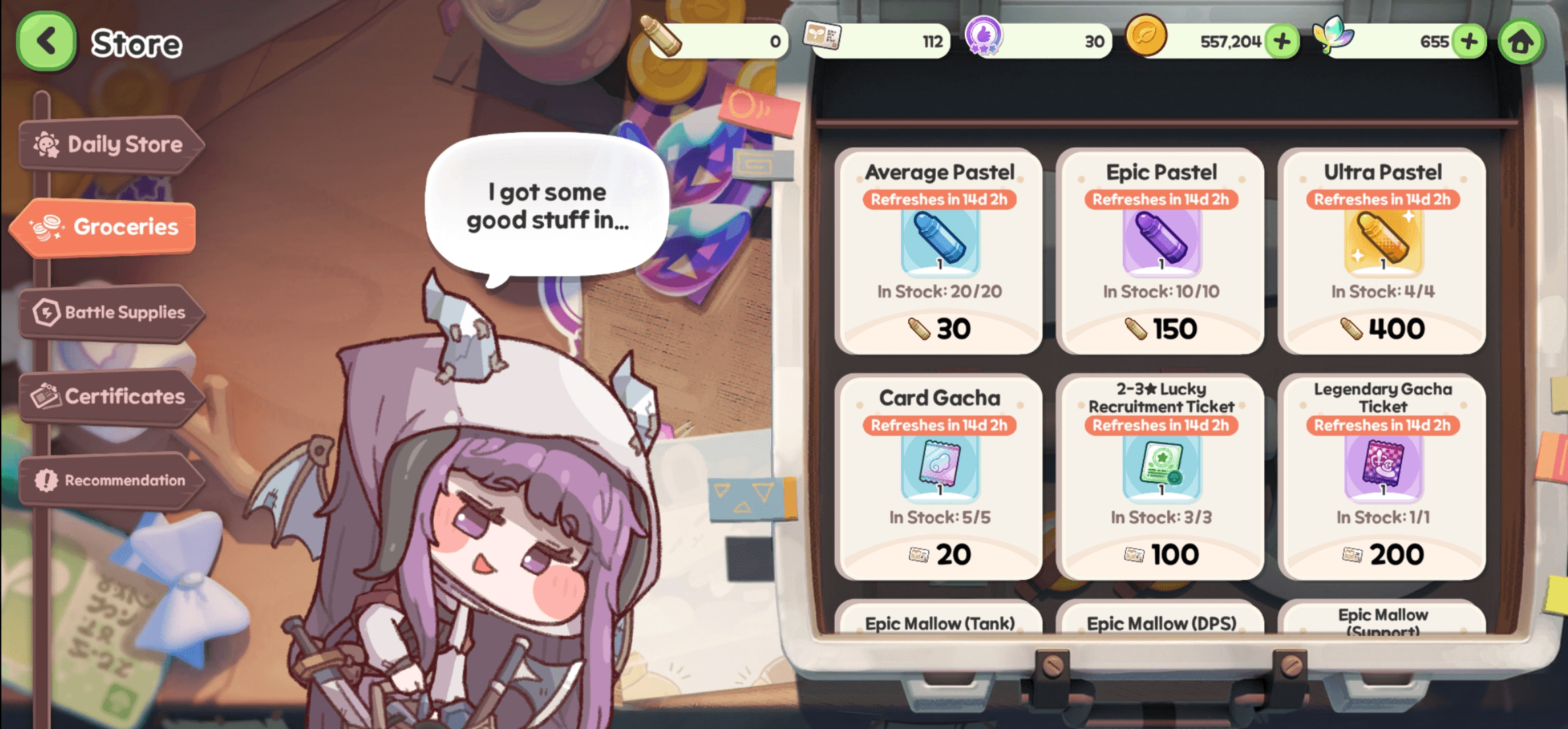
Task: Go back using the green arrow button
Action: [x=45, y=42]
